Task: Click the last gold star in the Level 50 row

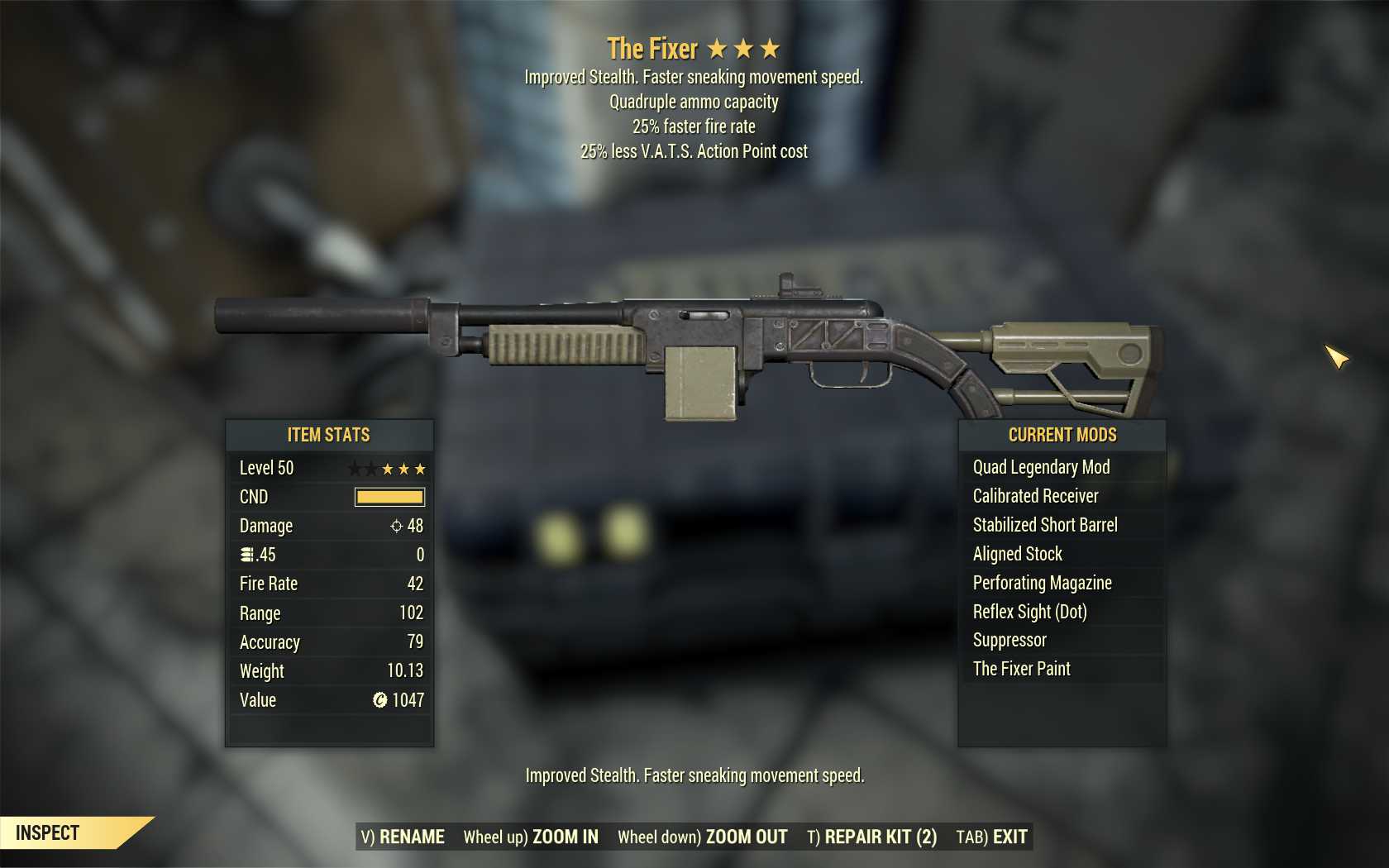Action: pos(422,468)
